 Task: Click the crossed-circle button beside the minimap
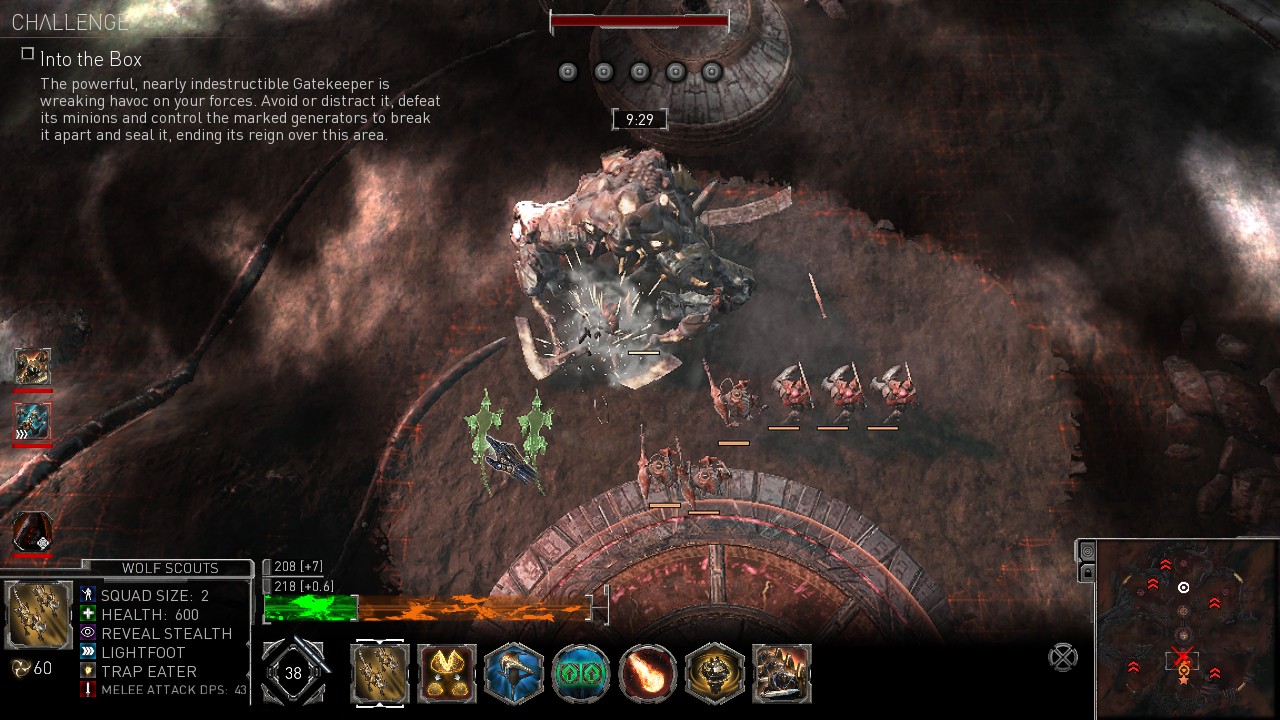1063,657
